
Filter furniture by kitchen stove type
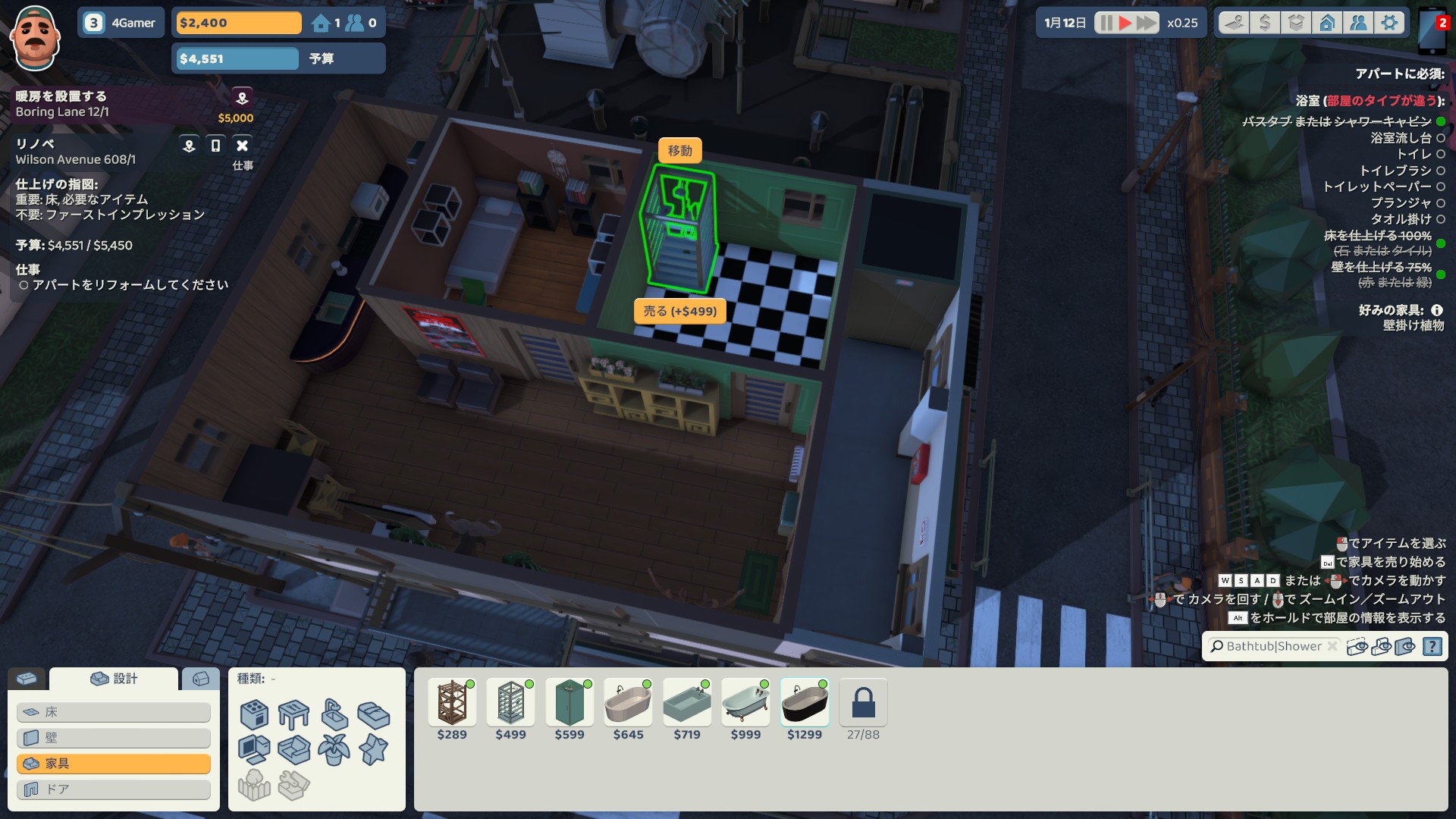[254, 714]
